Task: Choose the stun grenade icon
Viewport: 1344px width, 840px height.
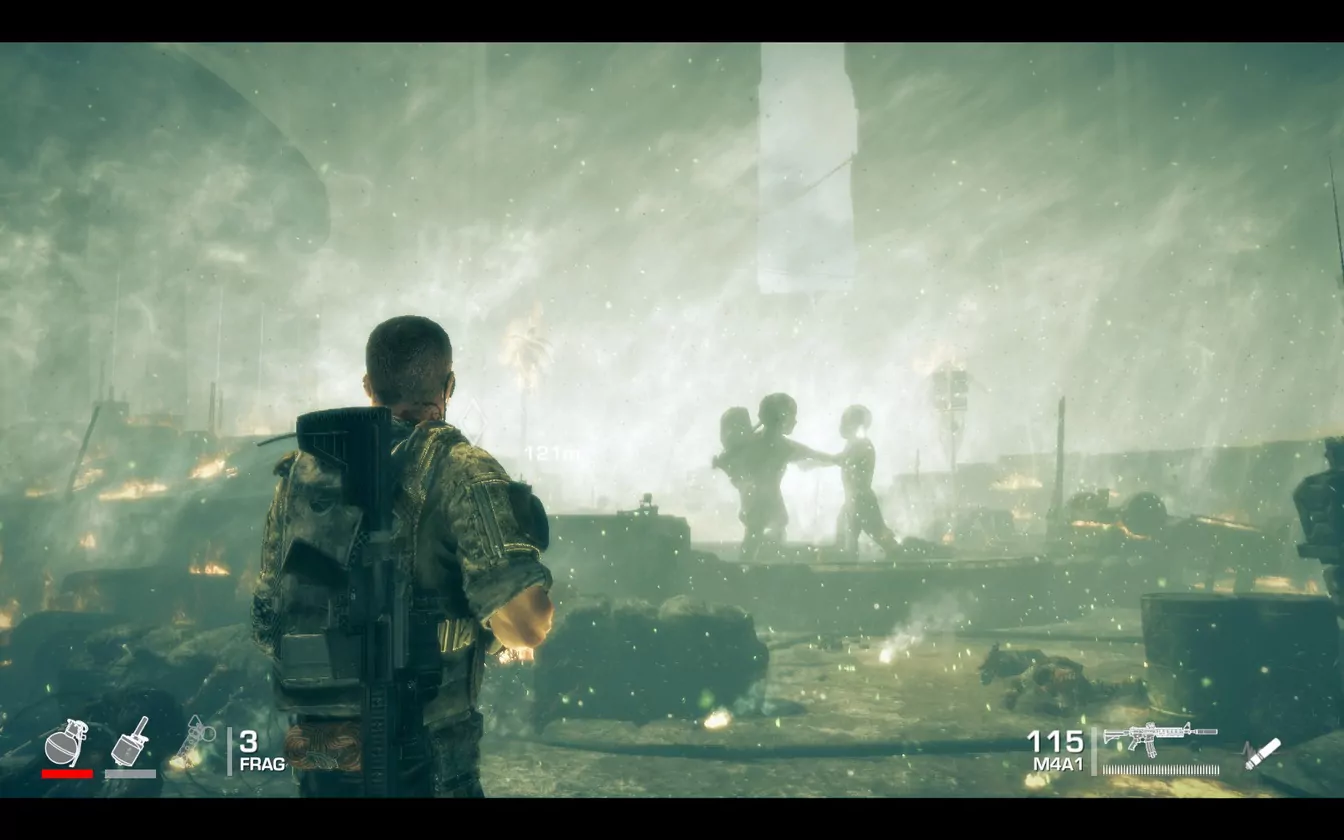Action: [x=195, y=743]
